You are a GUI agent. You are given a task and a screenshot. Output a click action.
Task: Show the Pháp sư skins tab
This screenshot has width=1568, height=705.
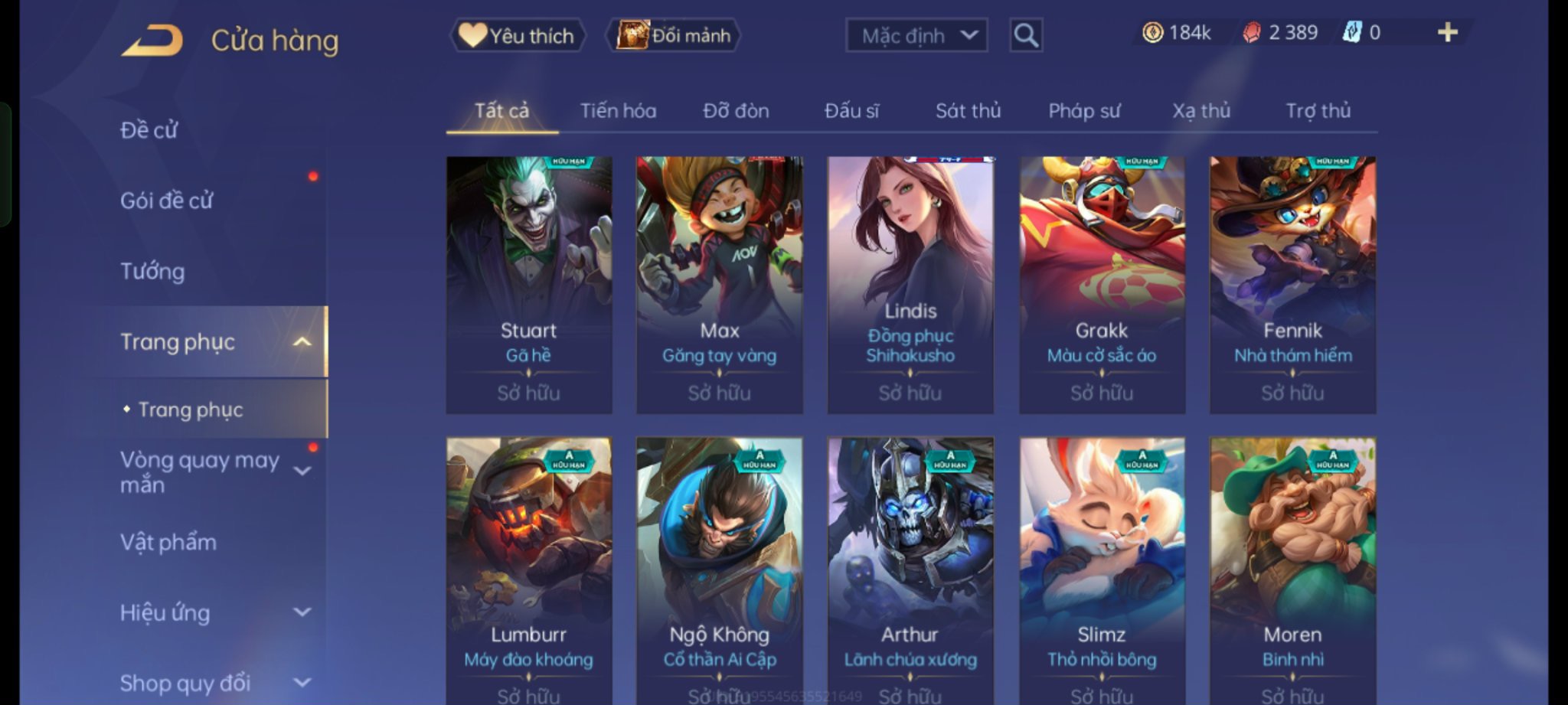tap(1084, 111)
